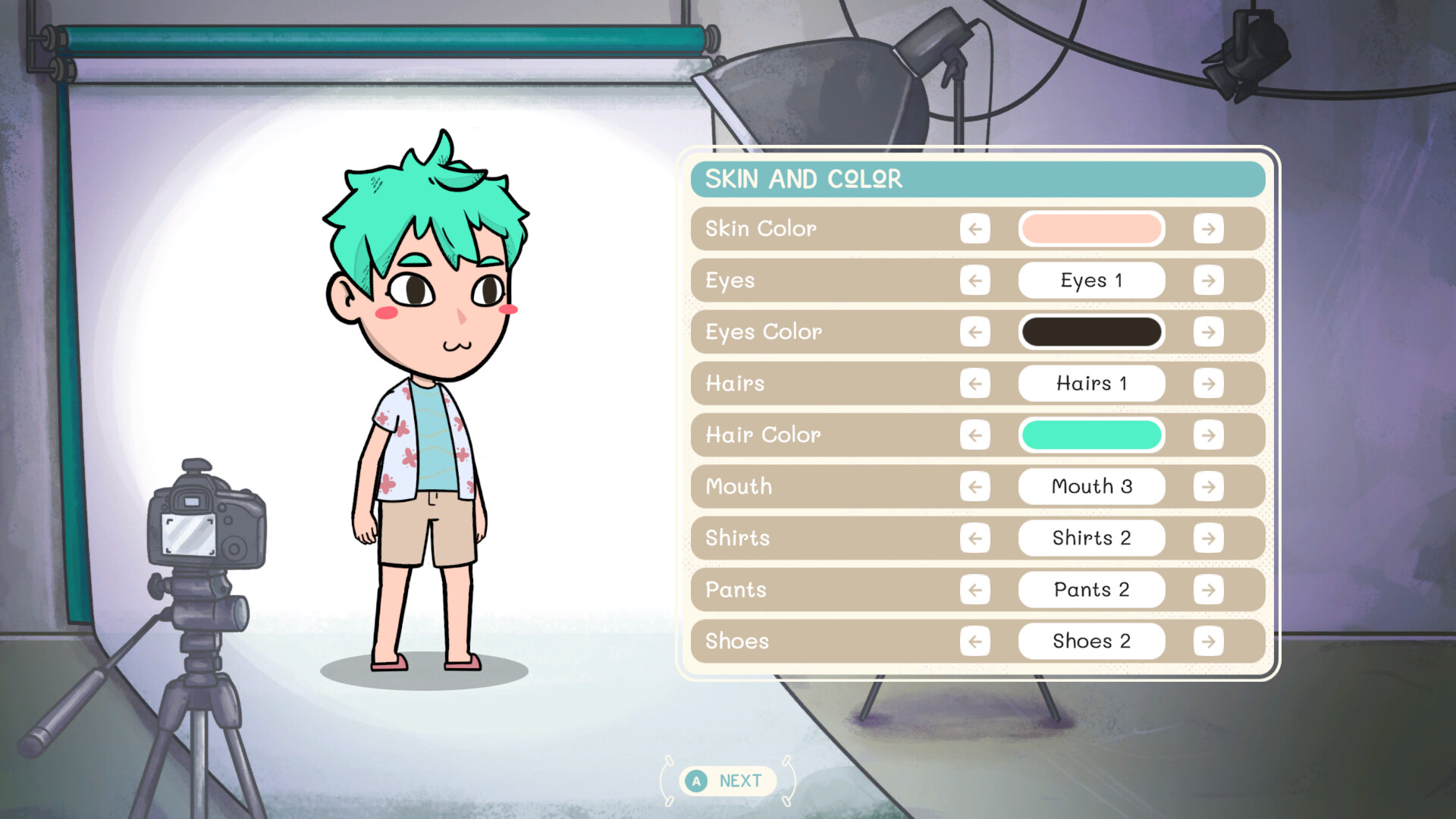The height and width of the screenshot is (819, 1456).
Task: Change Hair Color with the right arrow
Action: click(1208, 435)
